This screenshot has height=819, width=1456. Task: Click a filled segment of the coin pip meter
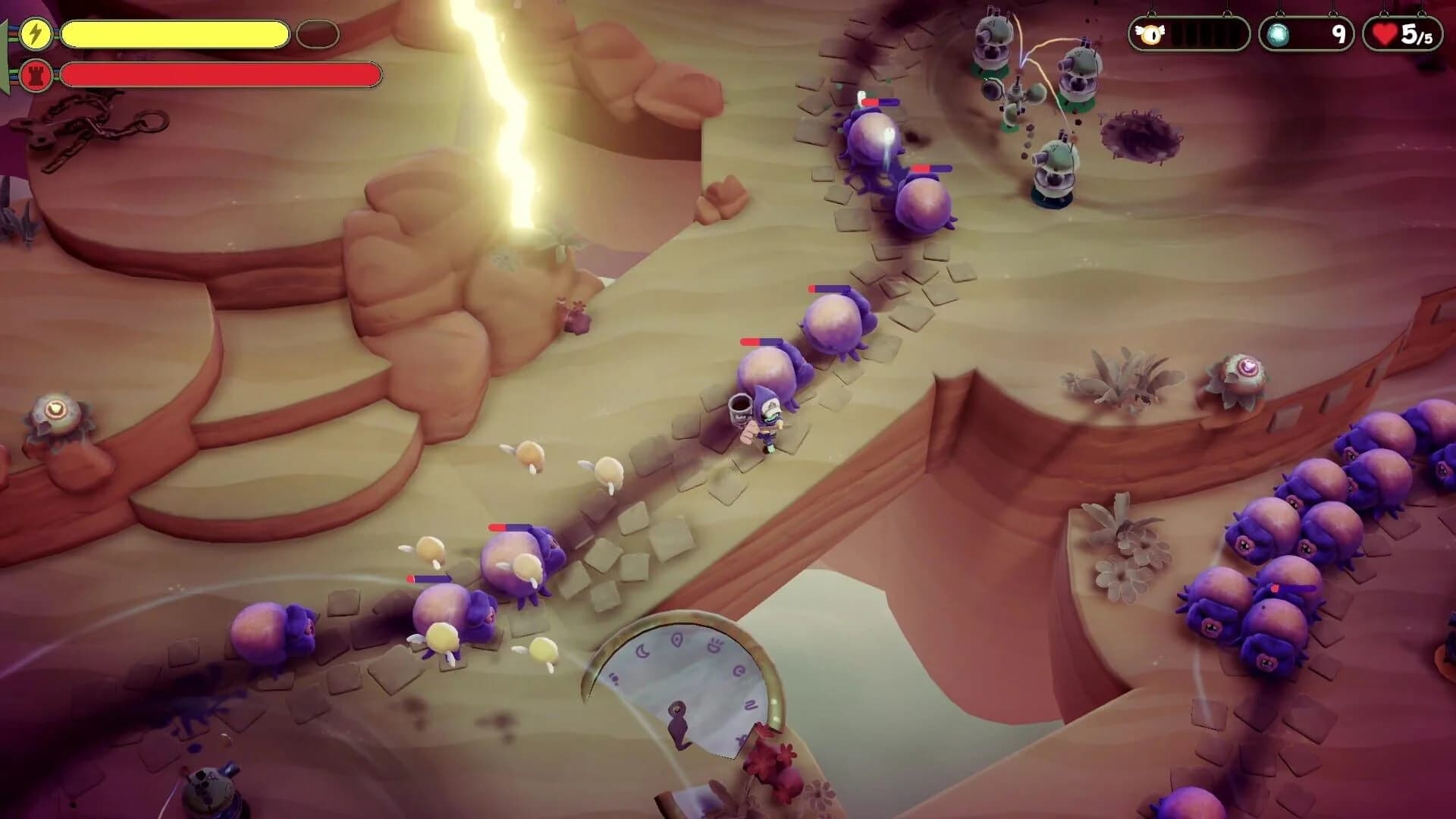pyautogui.click(x=1177, y=33)
